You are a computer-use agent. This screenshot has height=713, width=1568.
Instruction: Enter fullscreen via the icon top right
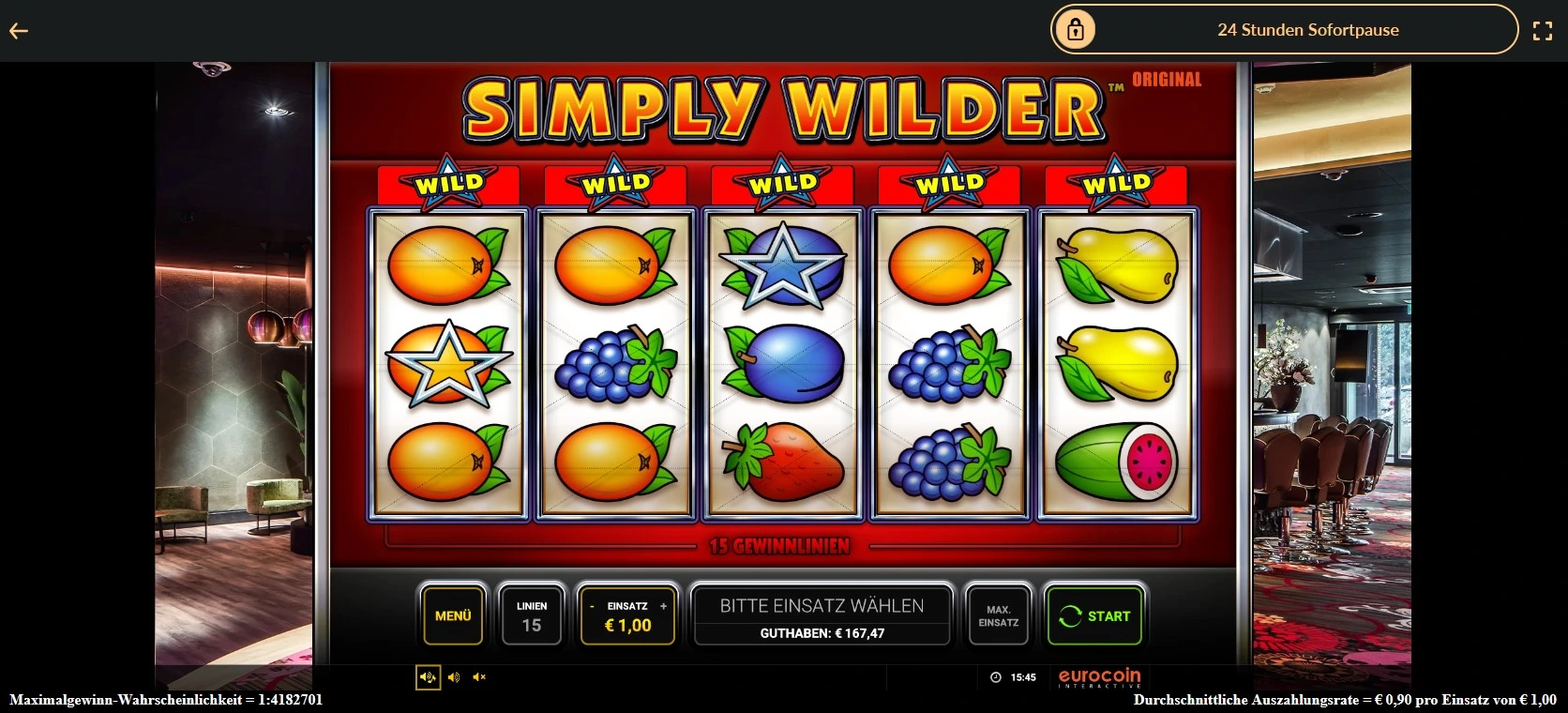pos(1543,29)
